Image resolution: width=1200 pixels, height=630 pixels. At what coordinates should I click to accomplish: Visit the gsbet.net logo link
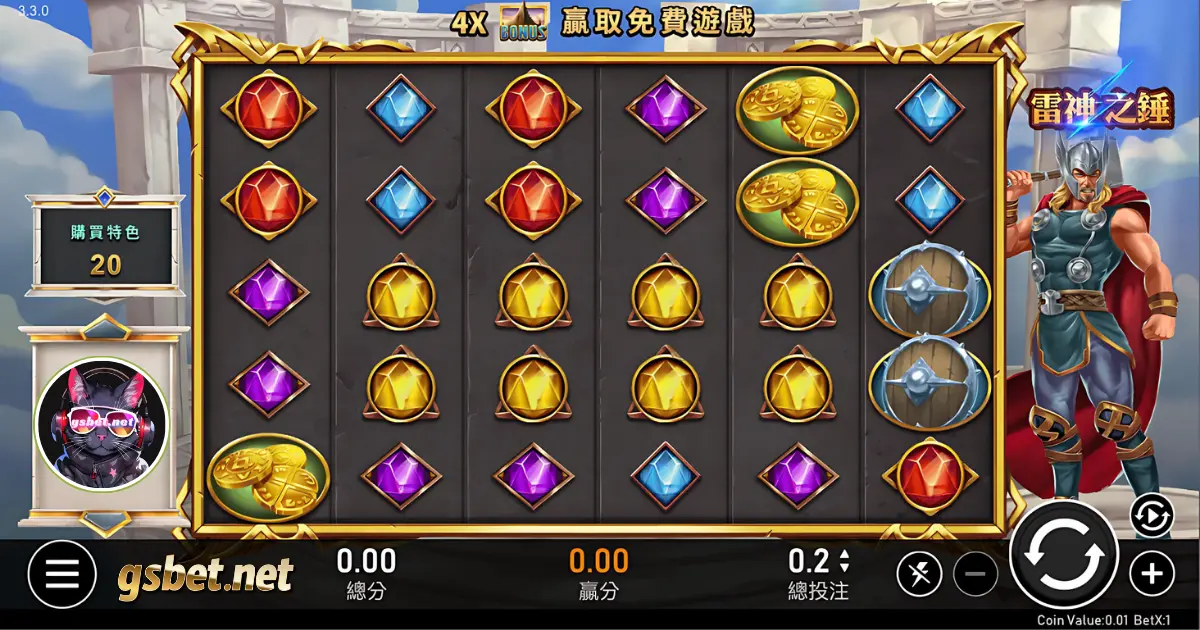(206, 575)
